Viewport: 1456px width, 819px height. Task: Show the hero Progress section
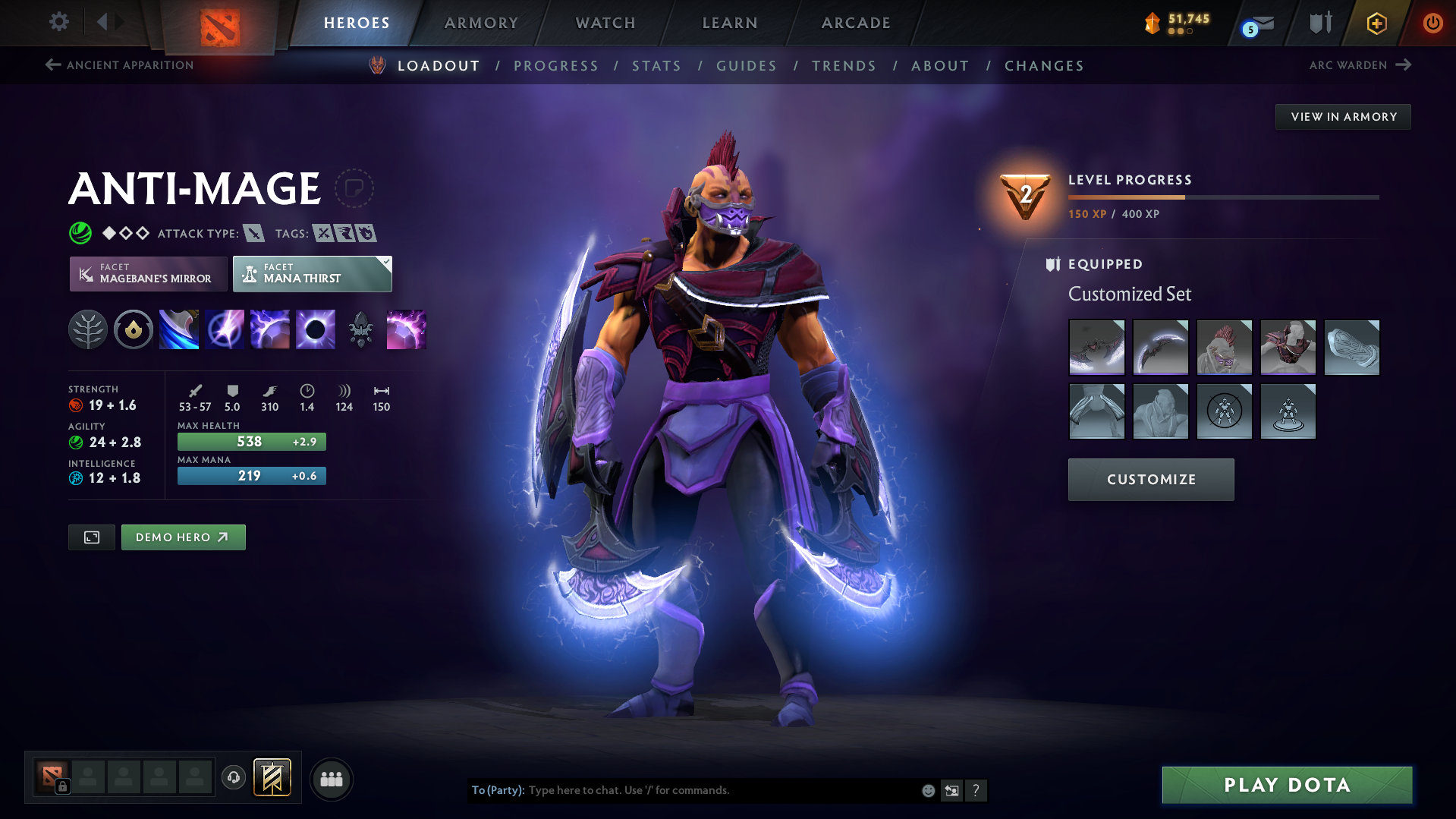(555, 66)
